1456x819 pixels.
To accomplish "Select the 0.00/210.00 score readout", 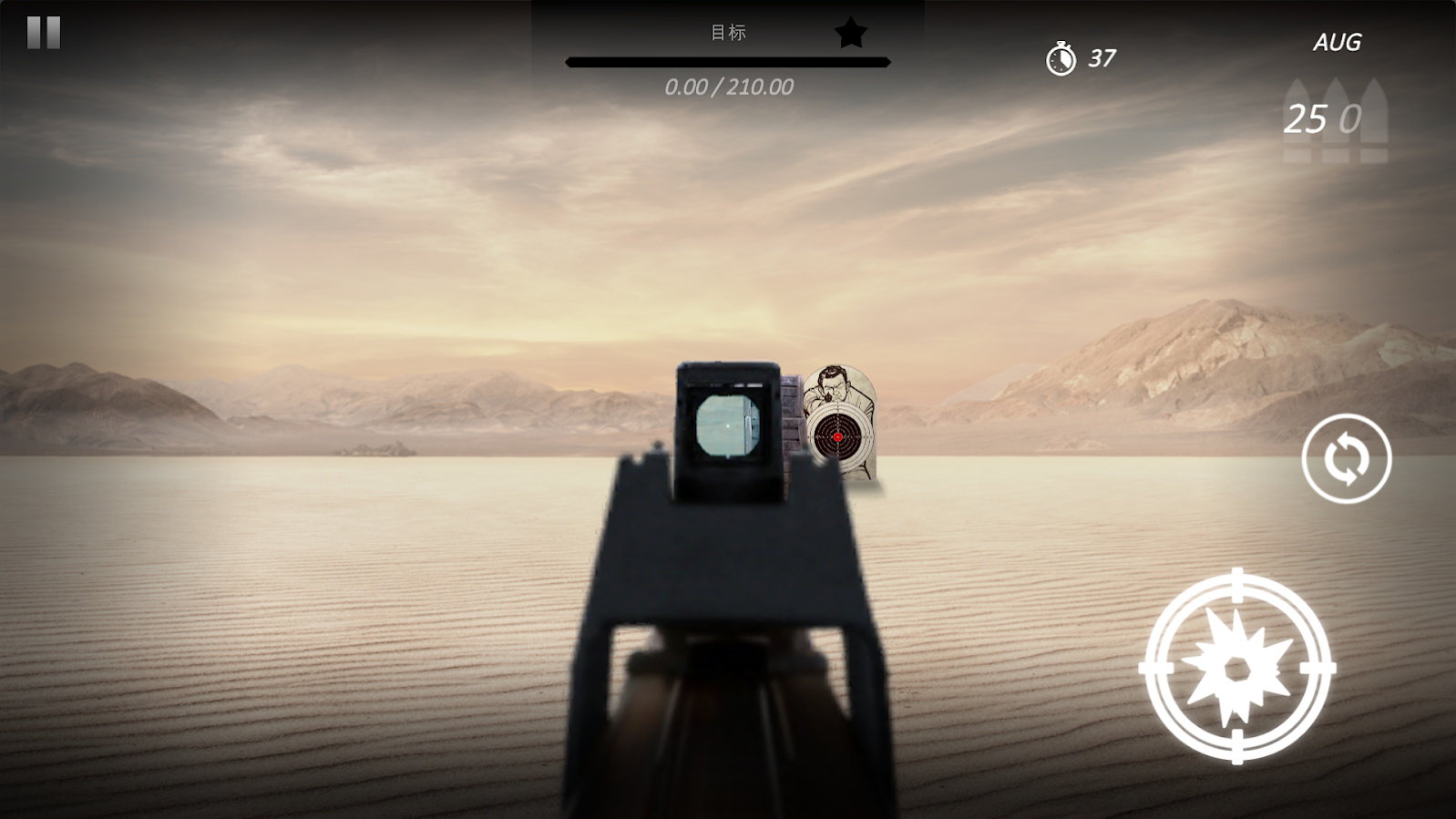I will [x=728, y=87].
